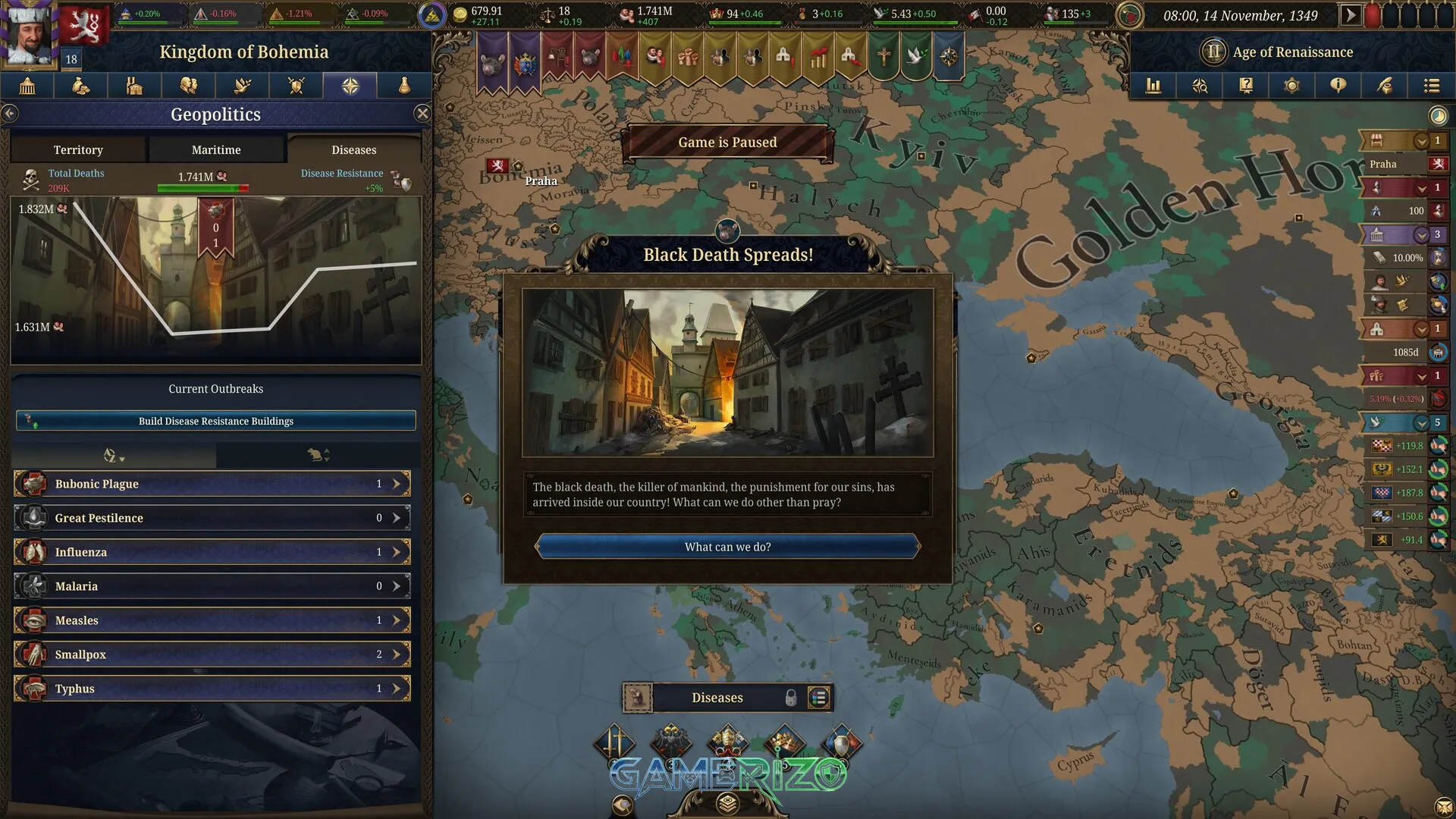
Task: Select the diplomacy dove icon
Action: tap(242, 86)
